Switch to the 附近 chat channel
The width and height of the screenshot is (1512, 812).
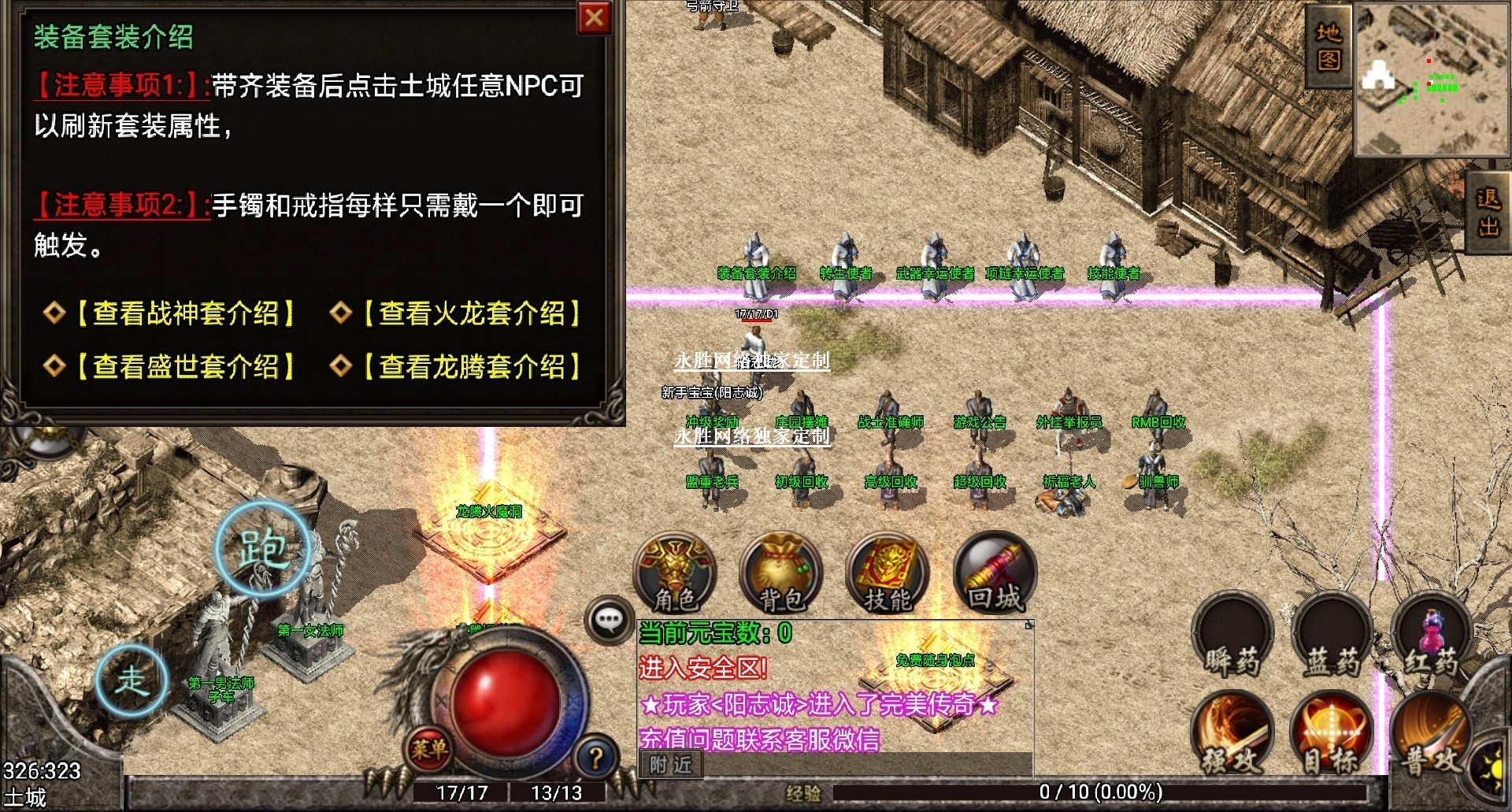[x=670, y=764]
